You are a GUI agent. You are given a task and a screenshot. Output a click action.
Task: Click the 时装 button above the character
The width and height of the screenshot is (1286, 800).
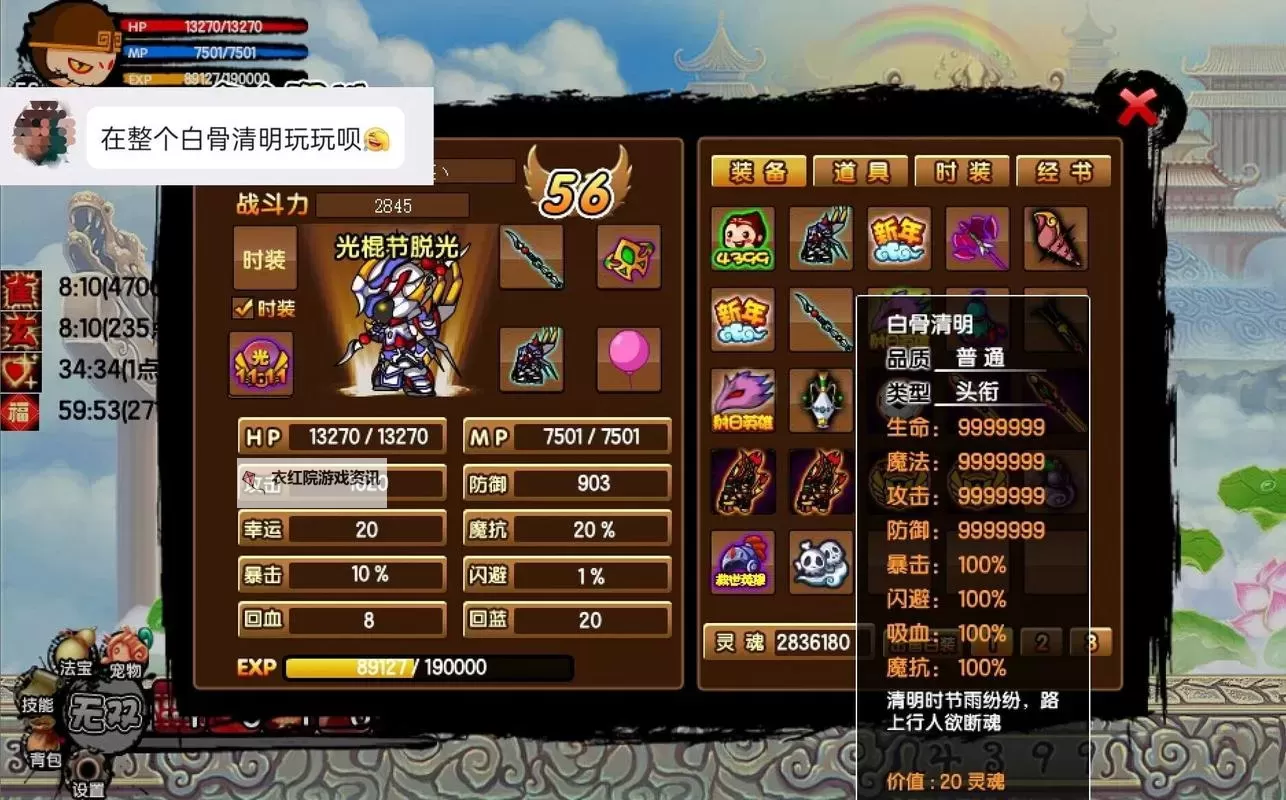[268, 258]
